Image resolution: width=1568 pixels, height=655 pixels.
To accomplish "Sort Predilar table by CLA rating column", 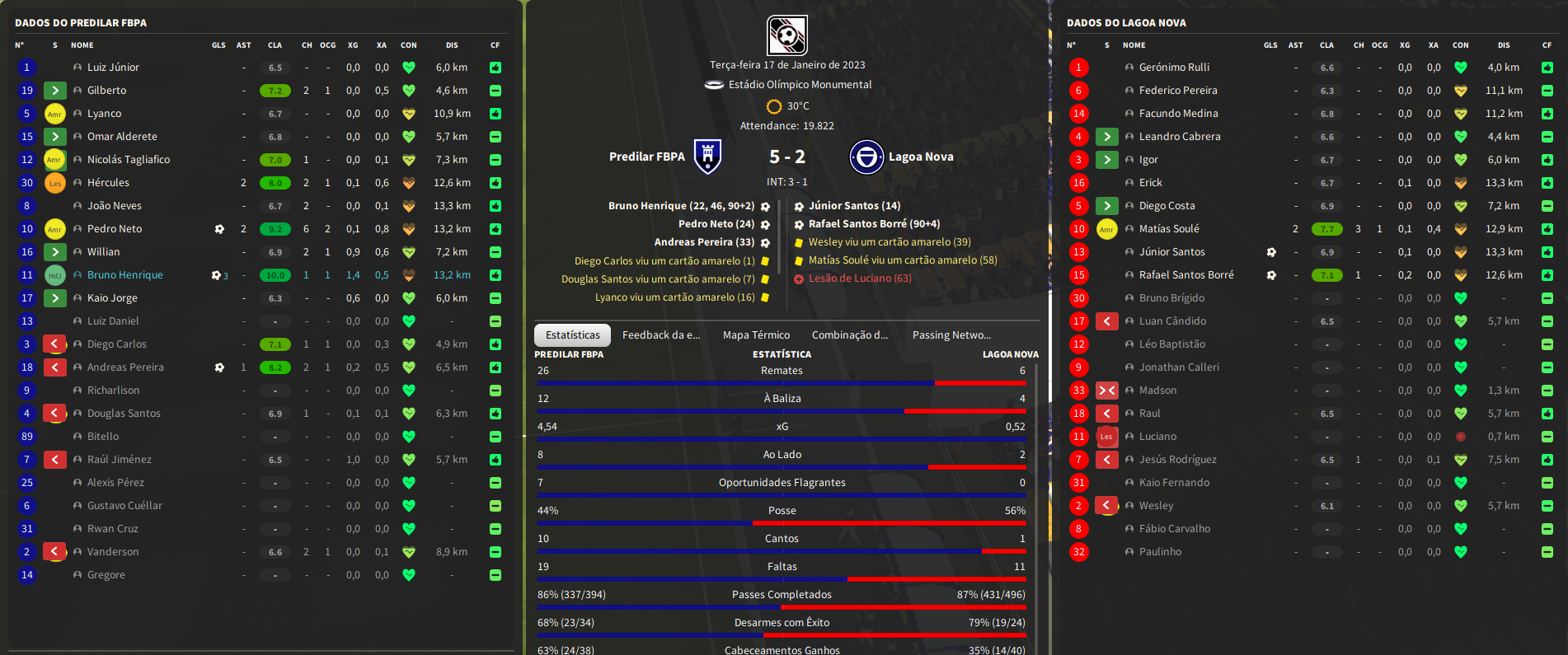I will [x=275, y=45].
